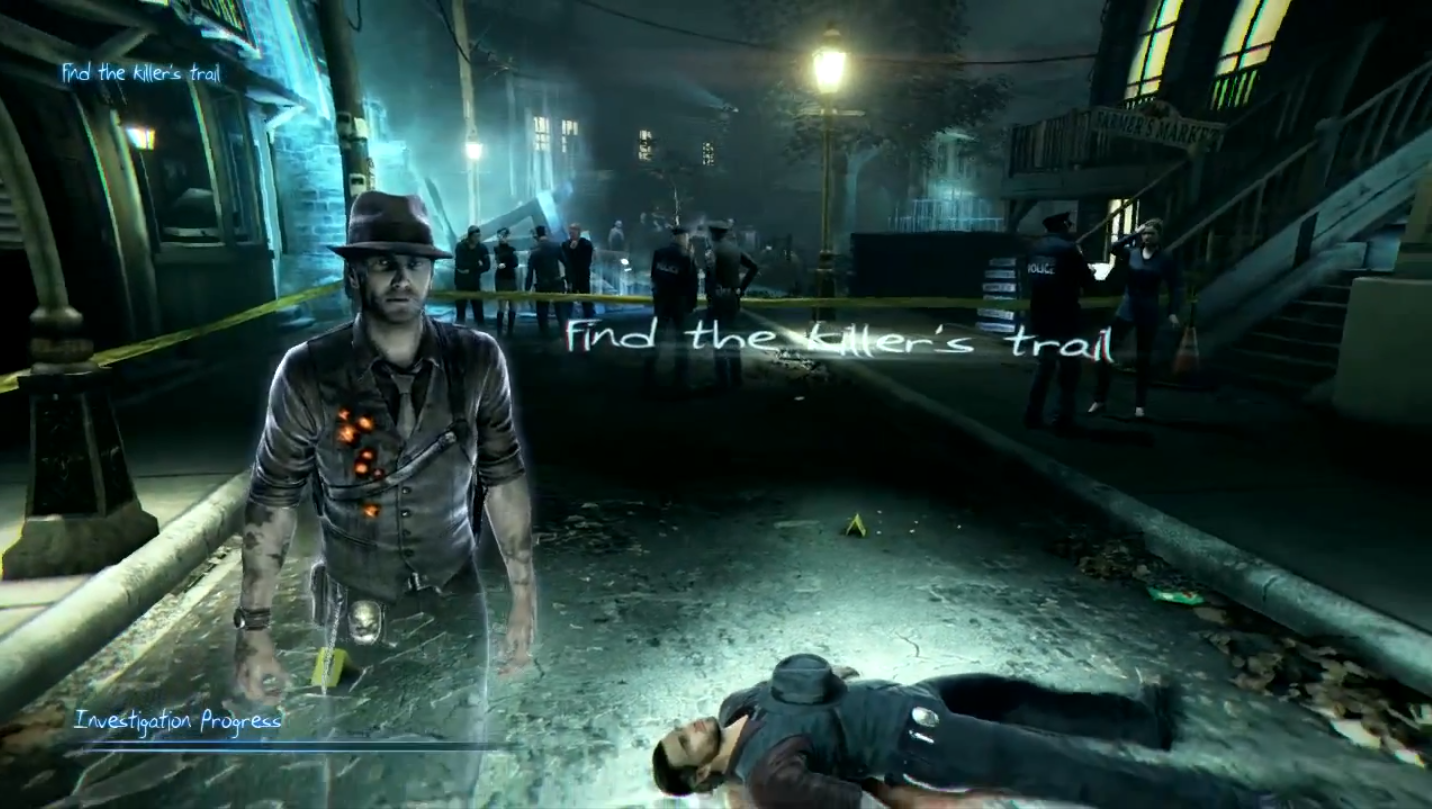
Task: Click the large handwritten objective banner
Action: [838, 338]
